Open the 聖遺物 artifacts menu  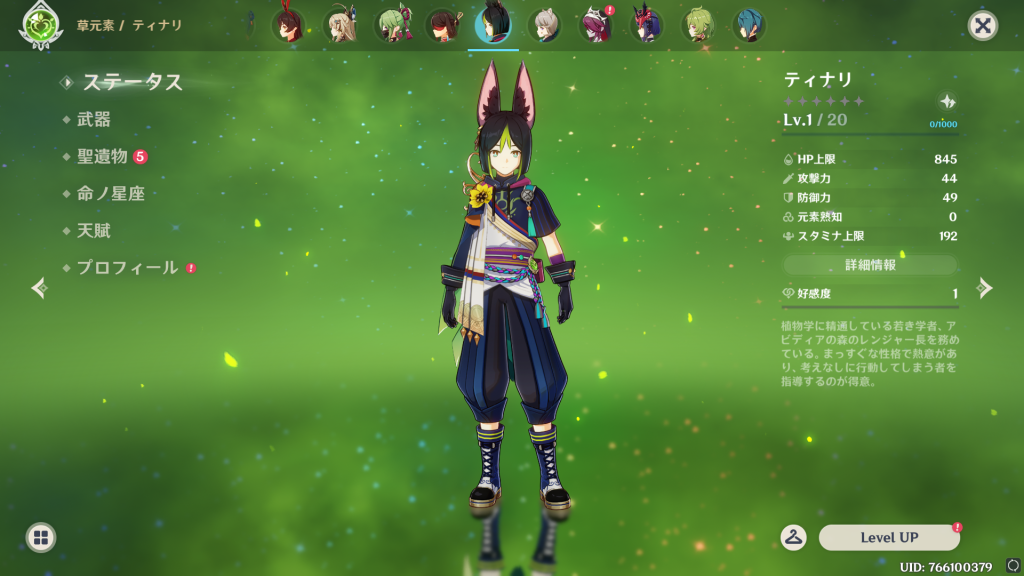[x=102, y=156]
